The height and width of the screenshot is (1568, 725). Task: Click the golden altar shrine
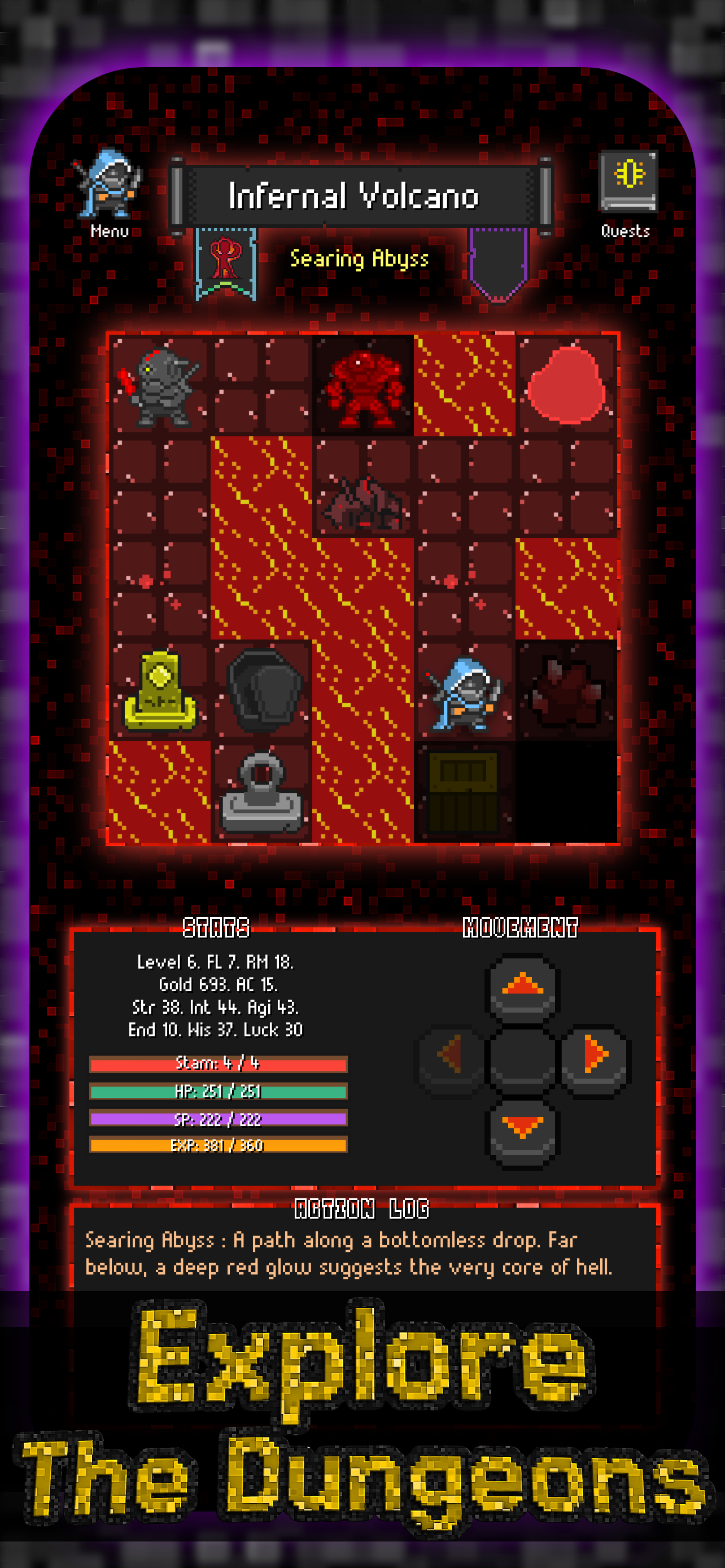point(161,691)
